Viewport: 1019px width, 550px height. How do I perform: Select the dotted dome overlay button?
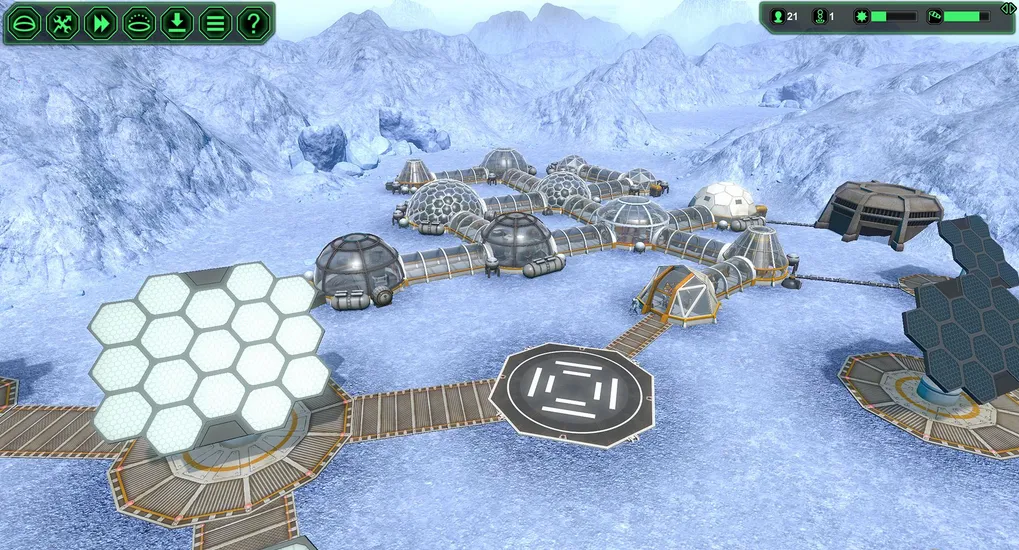pyautogui.click(x=139, y=22)
